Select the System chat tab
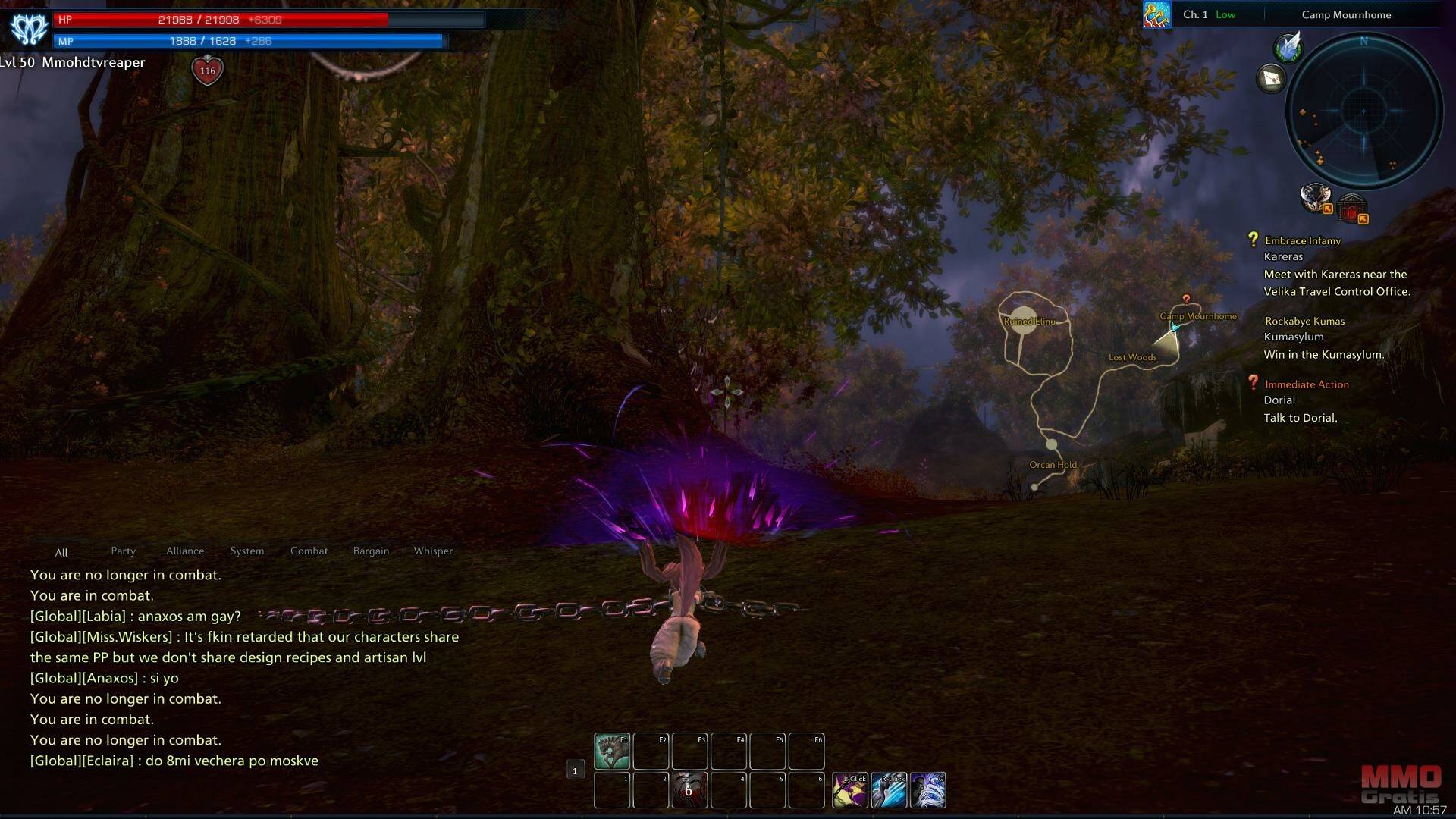The width and height of the screenshot is (1456, 819). [247, 551]
